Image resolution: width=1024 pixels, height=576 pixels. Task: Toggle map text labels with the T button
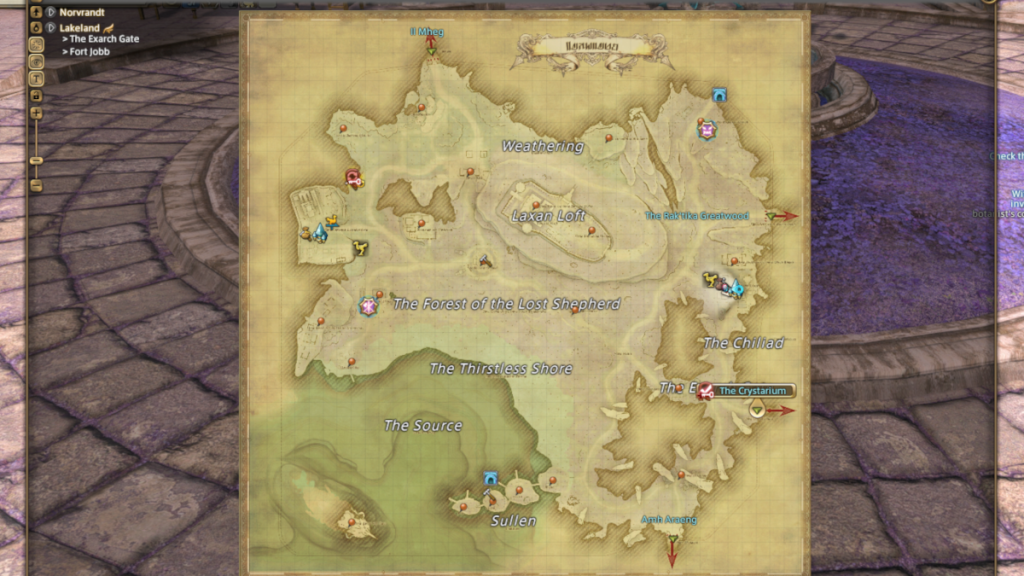(x=36, y=78)
